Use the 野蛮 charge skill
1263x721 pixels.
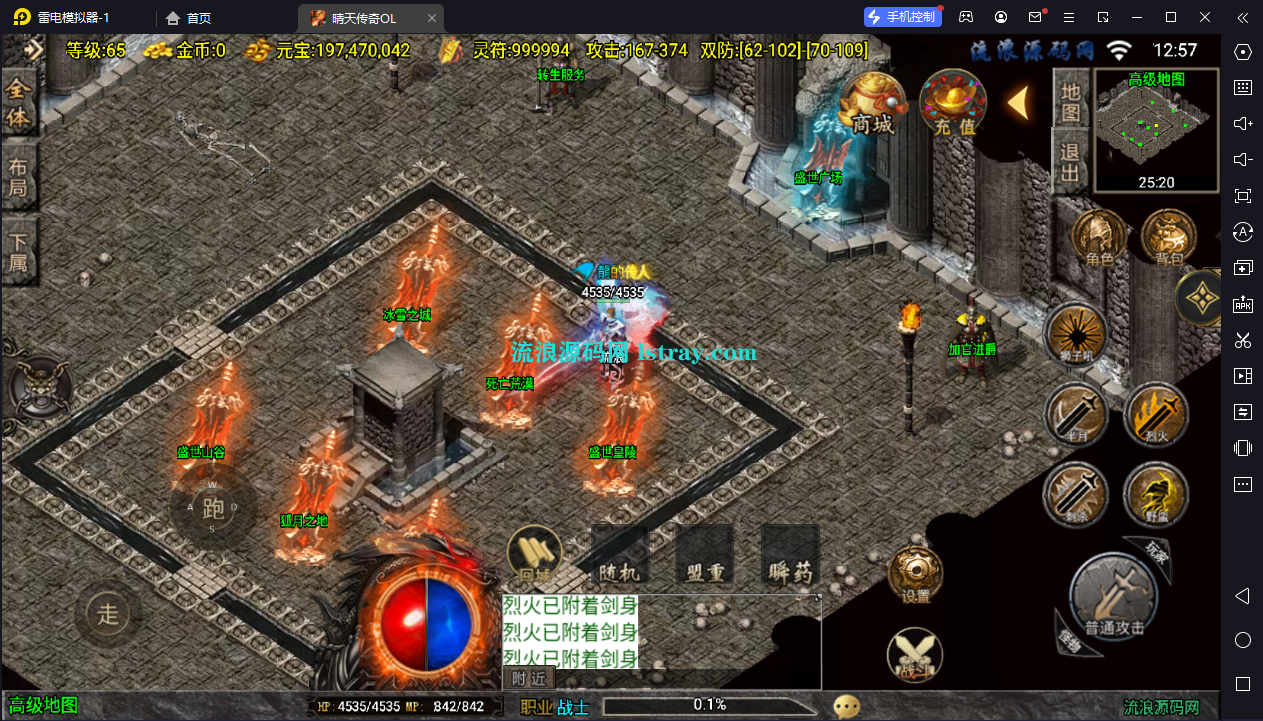pos(1154,494)
